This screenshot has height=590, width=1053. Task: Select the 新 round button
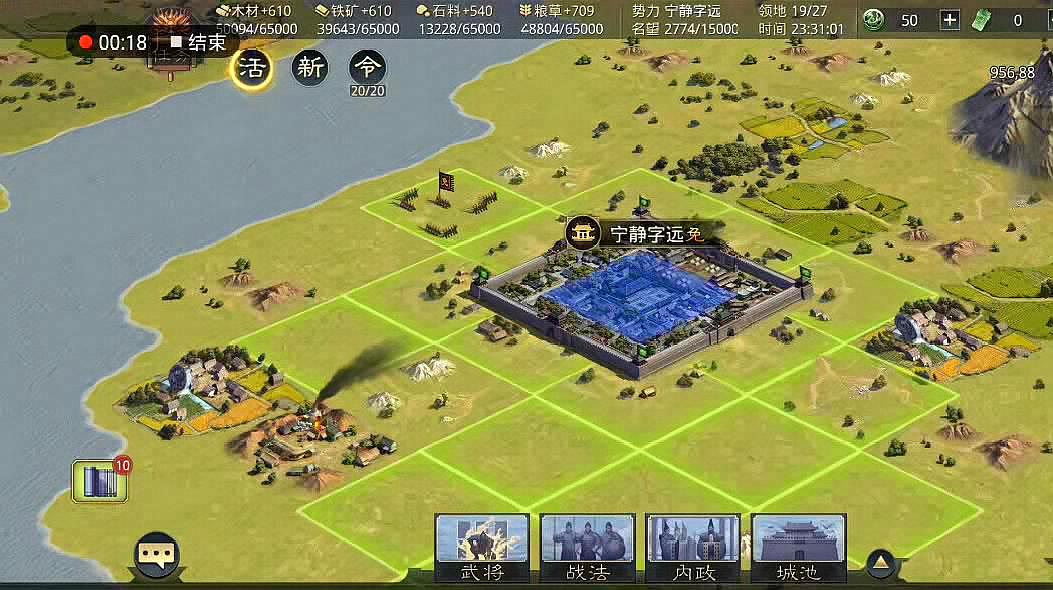click(310, 68)
